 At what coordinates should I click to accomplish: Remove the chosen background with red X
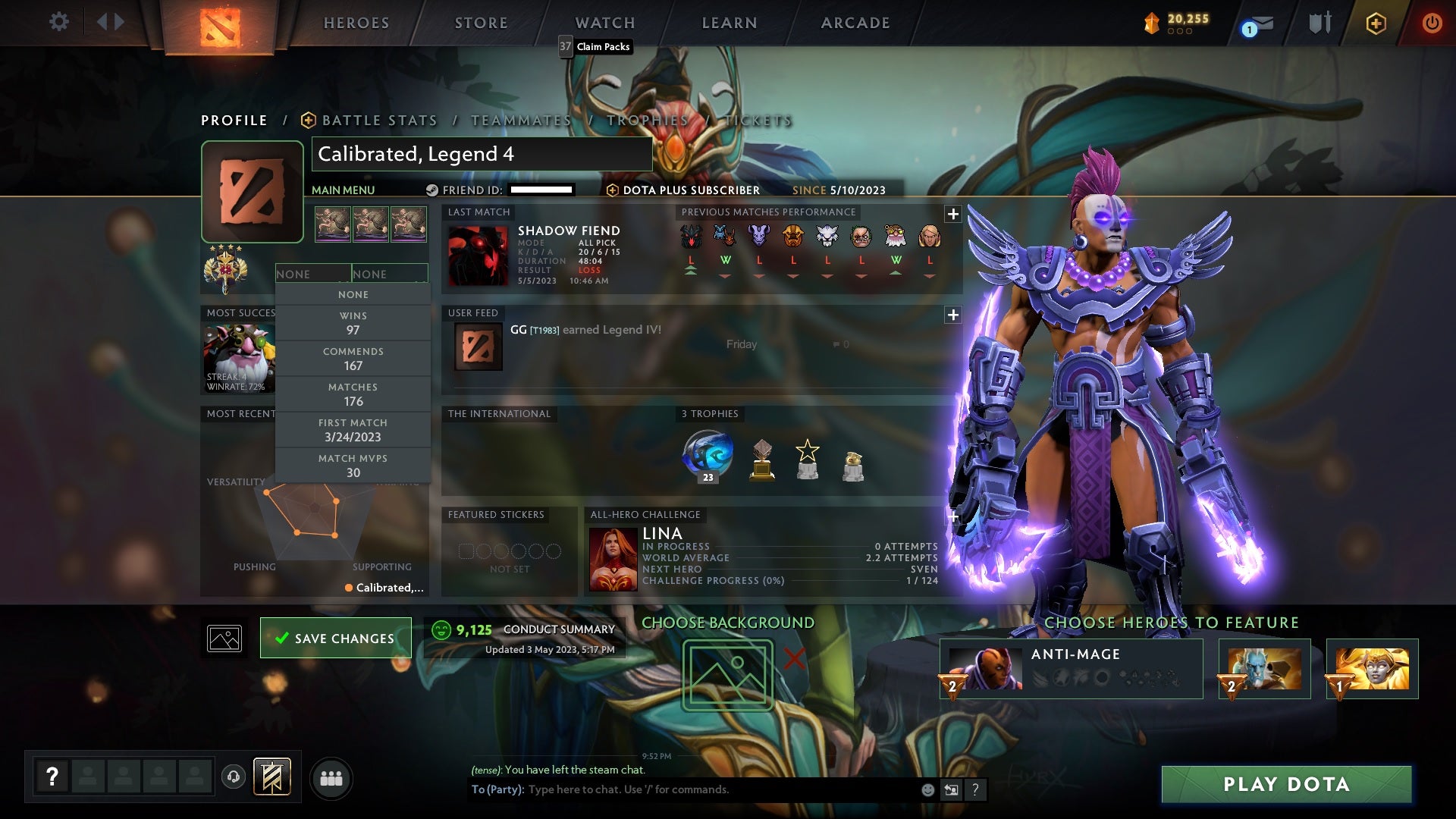point(794,658)
